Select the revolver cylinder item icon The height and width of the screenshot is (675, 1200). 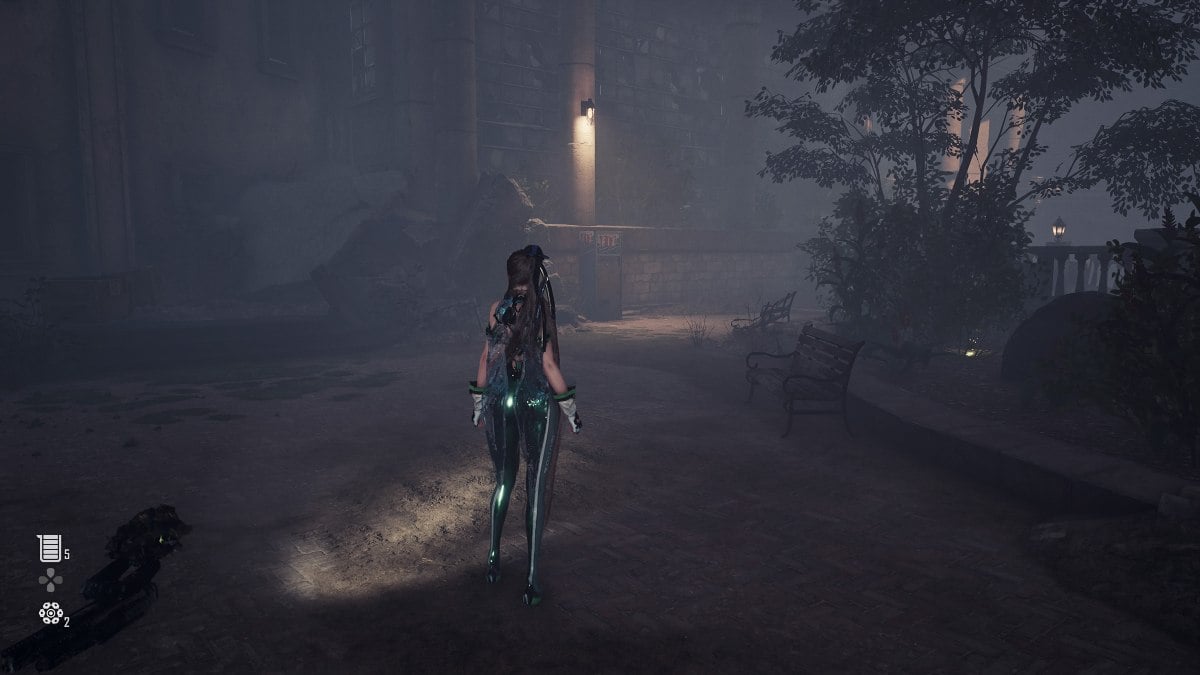click(50, 613)
